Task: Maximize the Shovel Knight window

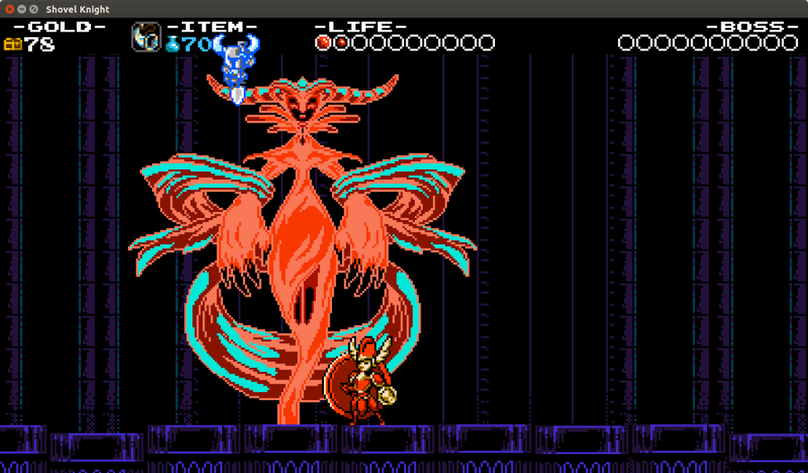Action: point(35,9)
